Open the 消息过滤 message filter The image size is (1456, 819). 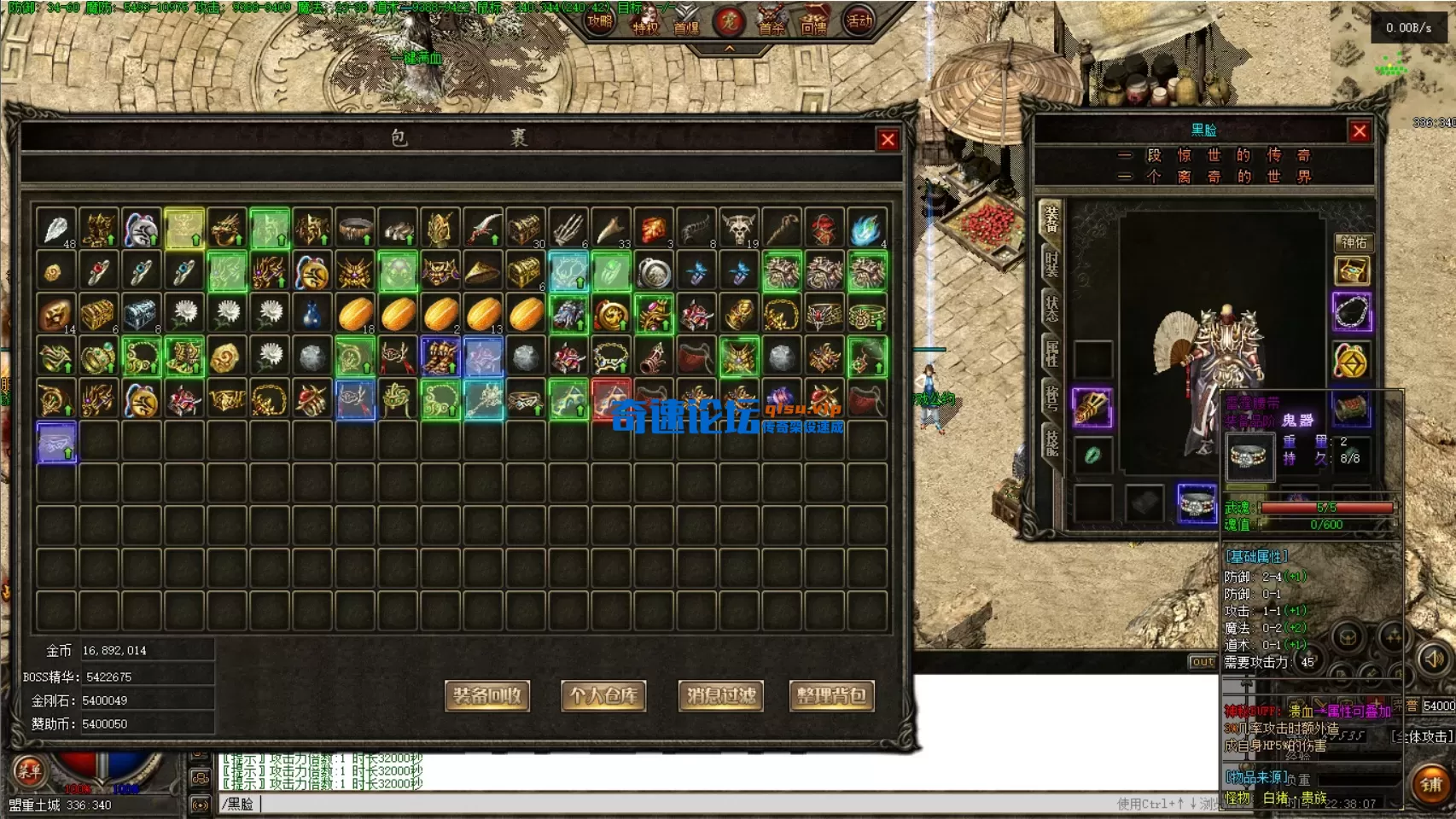[721, 696]
